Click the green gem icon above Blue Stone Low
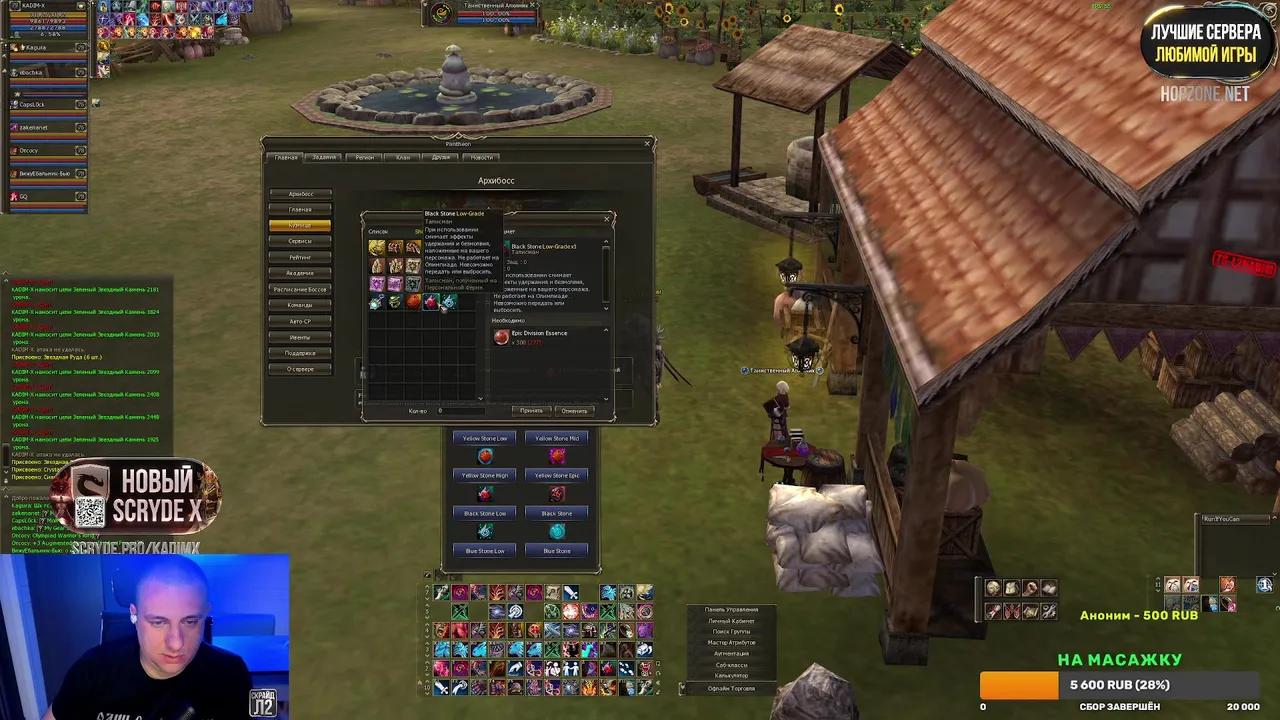The height and width of the screenshot is (720, 1280). point(484,531)
